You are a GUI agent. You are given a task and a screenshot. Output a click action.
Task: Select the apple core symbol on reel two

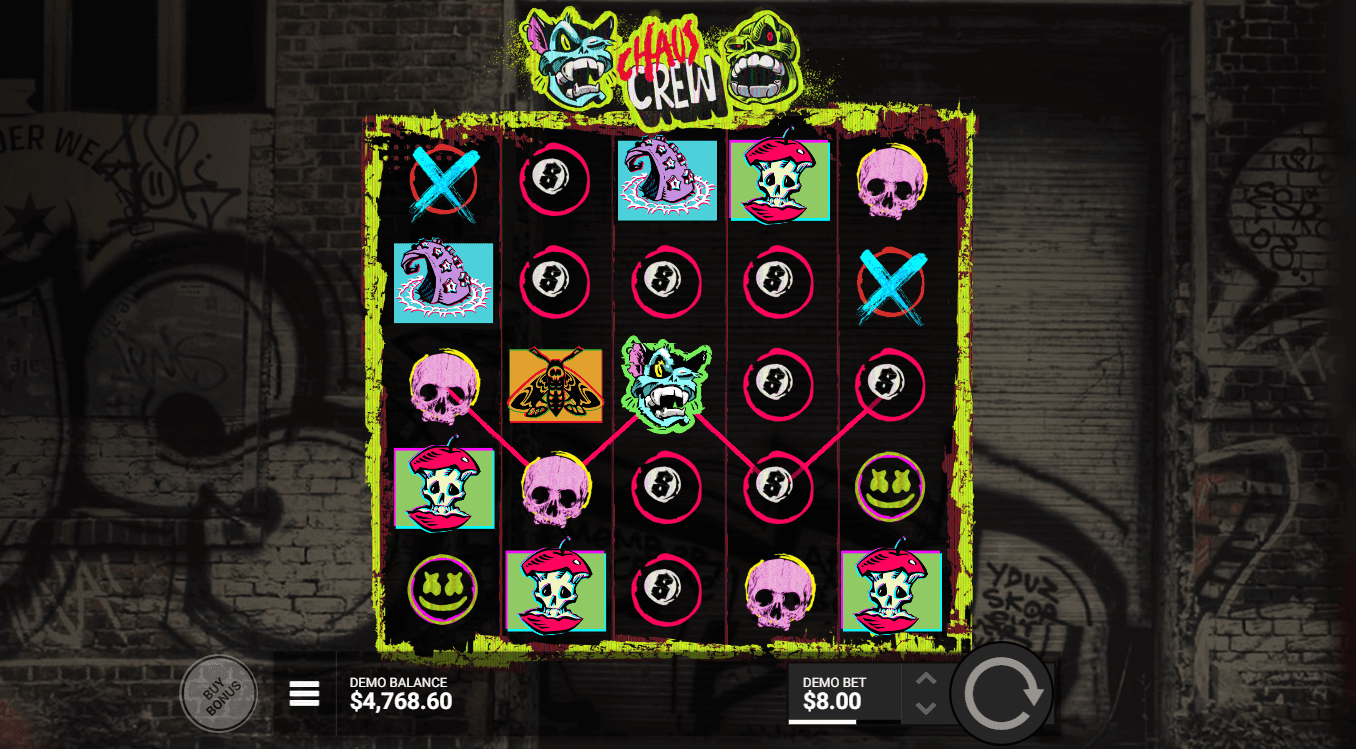tap(557, 590)
